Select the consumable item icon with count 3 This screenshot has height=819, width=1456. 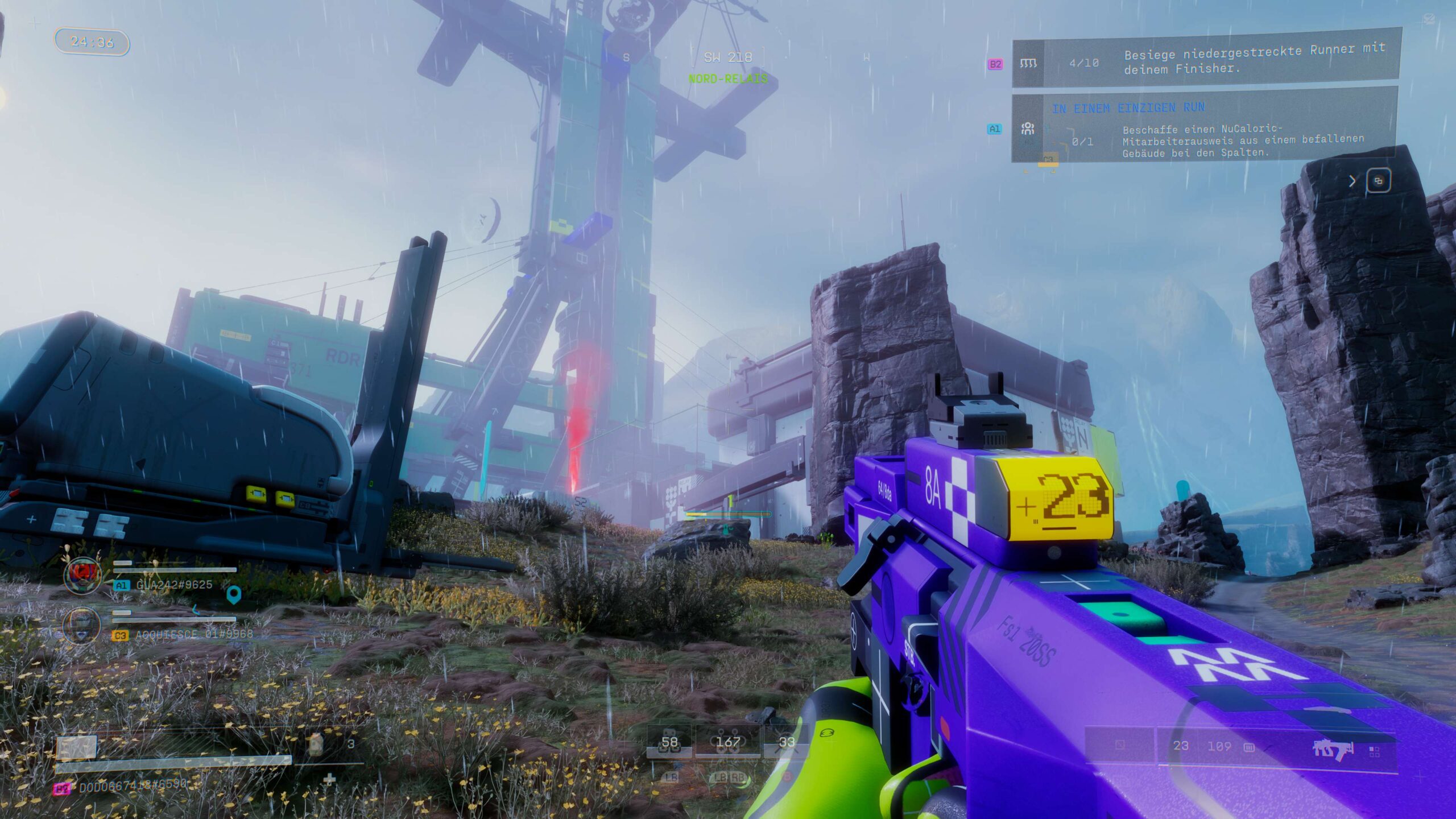(x=316, y=744)
